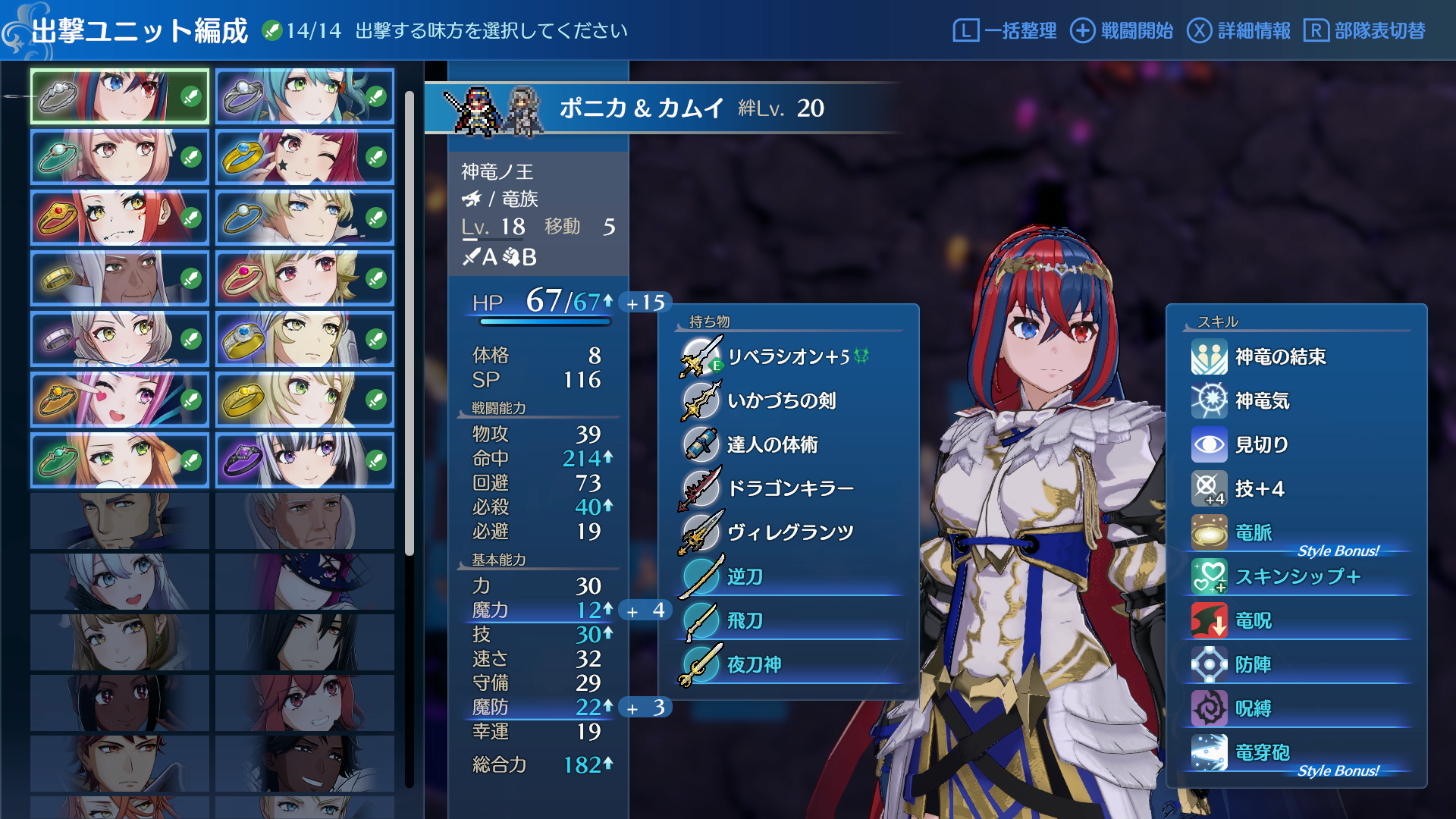Screen dimensions: 1456x819
Task: Select リベラシオン+5 weapon in inventory
Action: pyautogui.click(x=788, y=356)
